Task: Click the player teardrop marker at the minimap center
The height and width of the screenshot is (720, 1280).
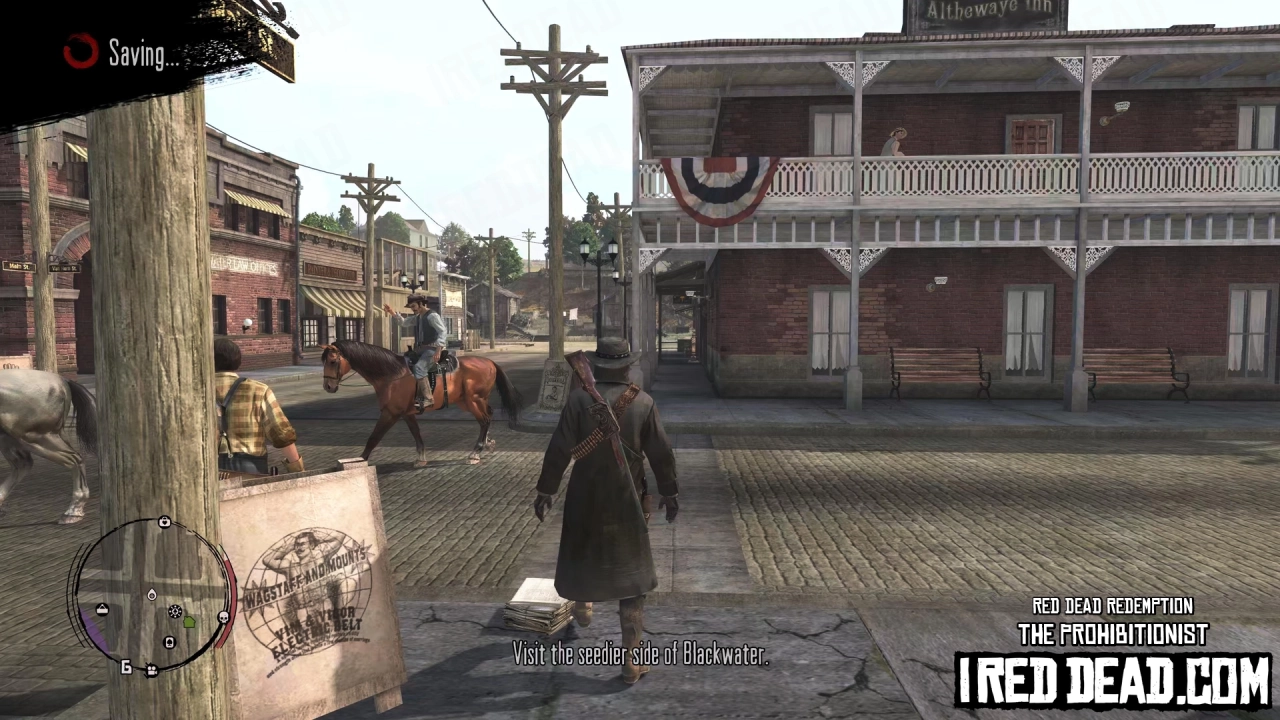Action: point(152,594)
